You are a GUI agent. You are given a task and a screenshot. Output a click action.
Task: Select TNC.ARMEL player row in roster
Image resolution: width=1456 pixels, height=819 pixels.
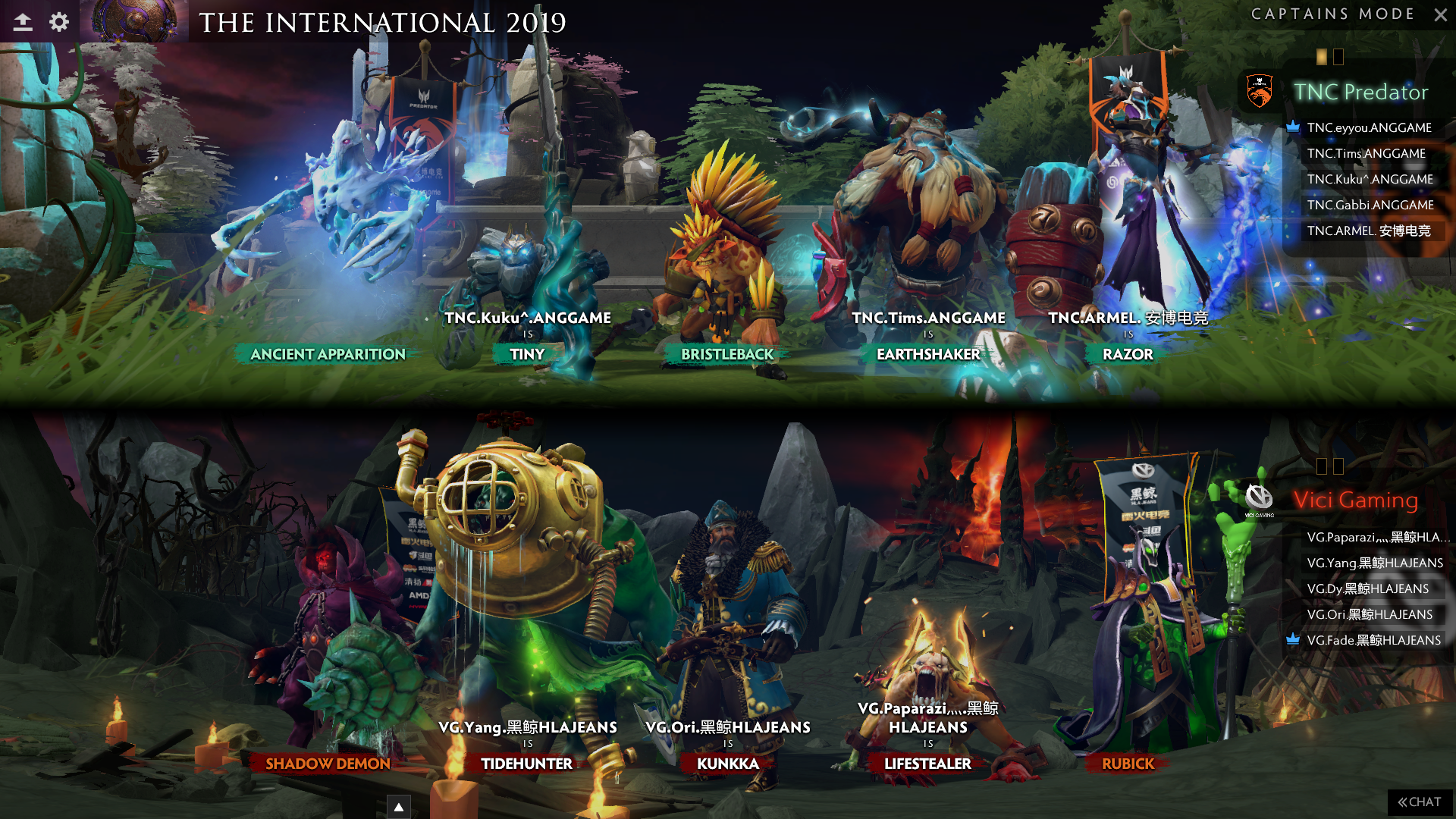1368,231
